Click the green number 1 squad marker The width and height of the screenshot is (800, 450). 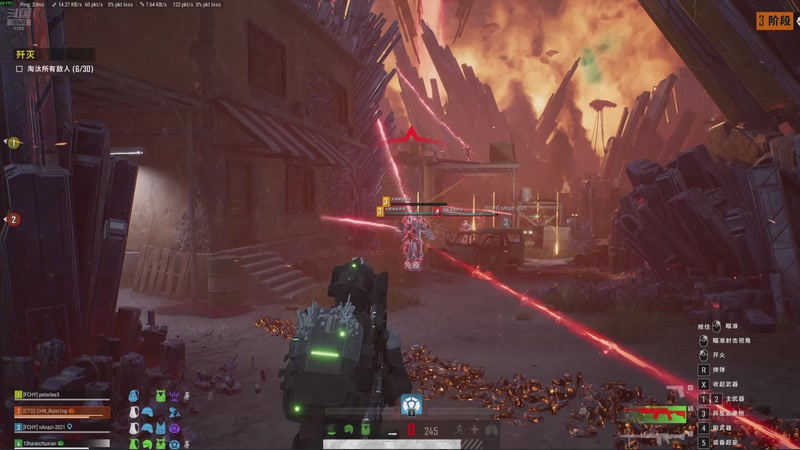(14, 143)
